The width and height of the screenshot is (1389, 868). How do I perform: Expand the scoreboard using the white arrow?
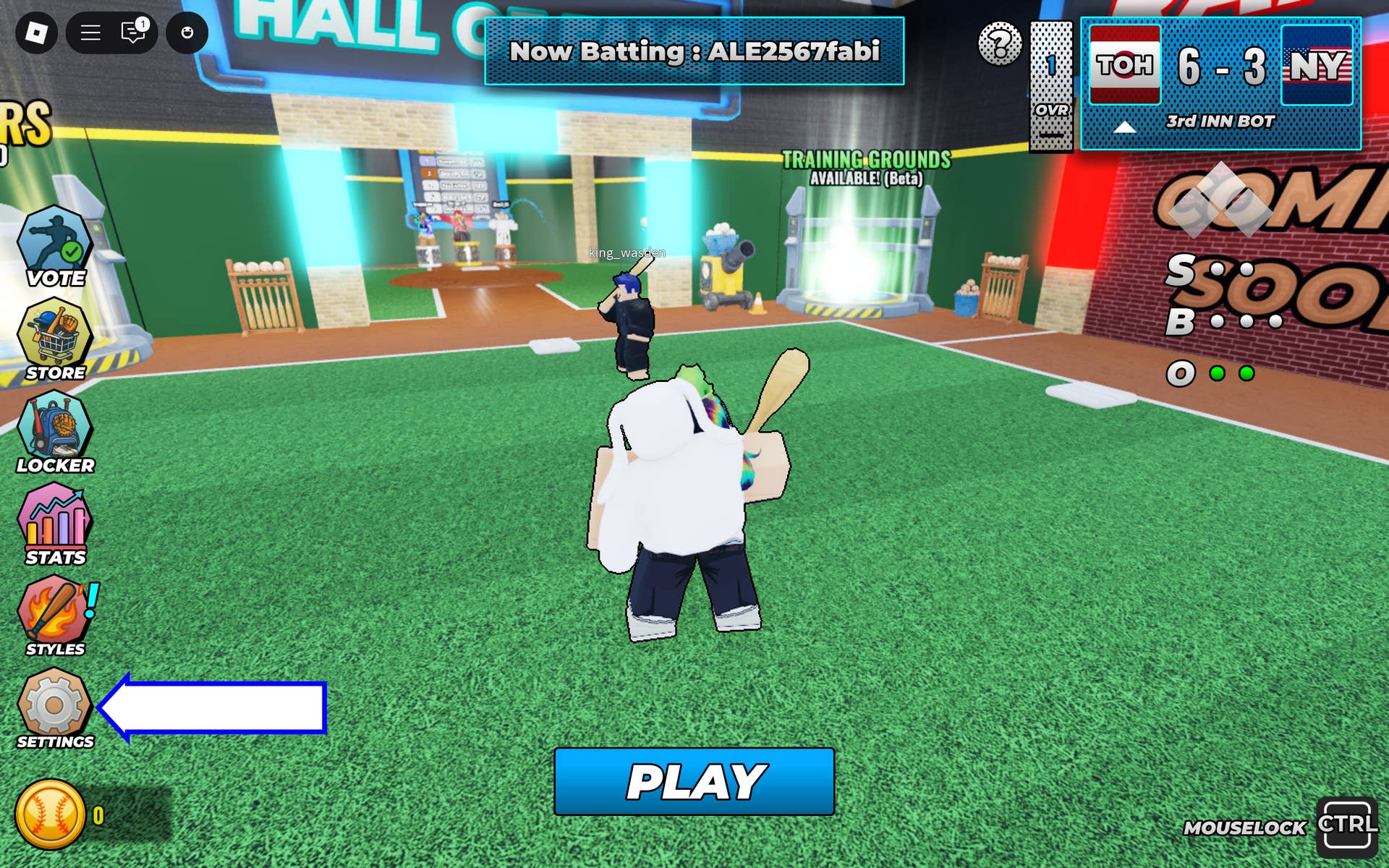(x=1126, y=126)
